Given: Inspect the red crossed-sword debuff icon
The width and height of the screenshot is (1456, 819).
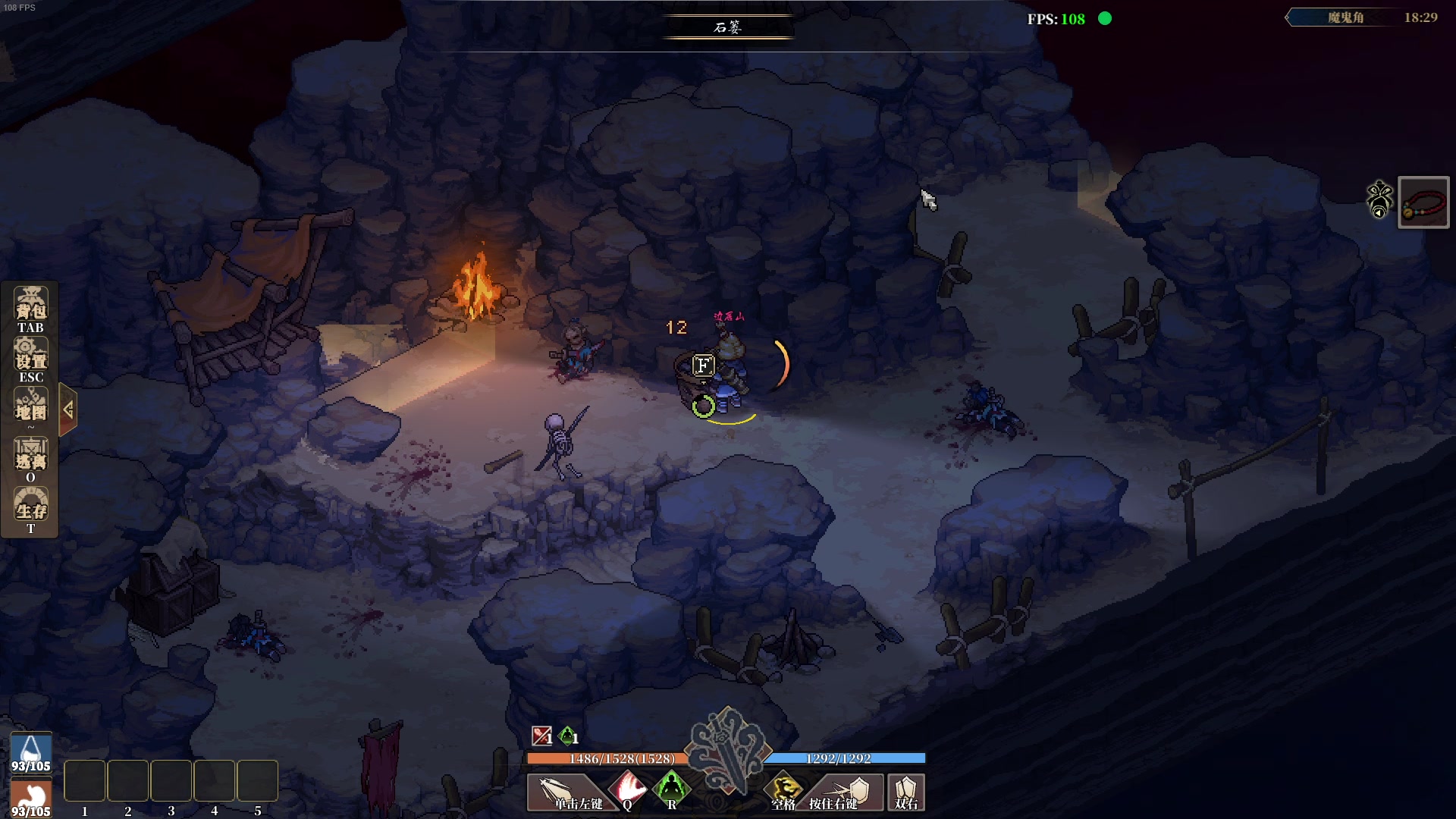Looking at the screenshot, I should click(541, 736).
